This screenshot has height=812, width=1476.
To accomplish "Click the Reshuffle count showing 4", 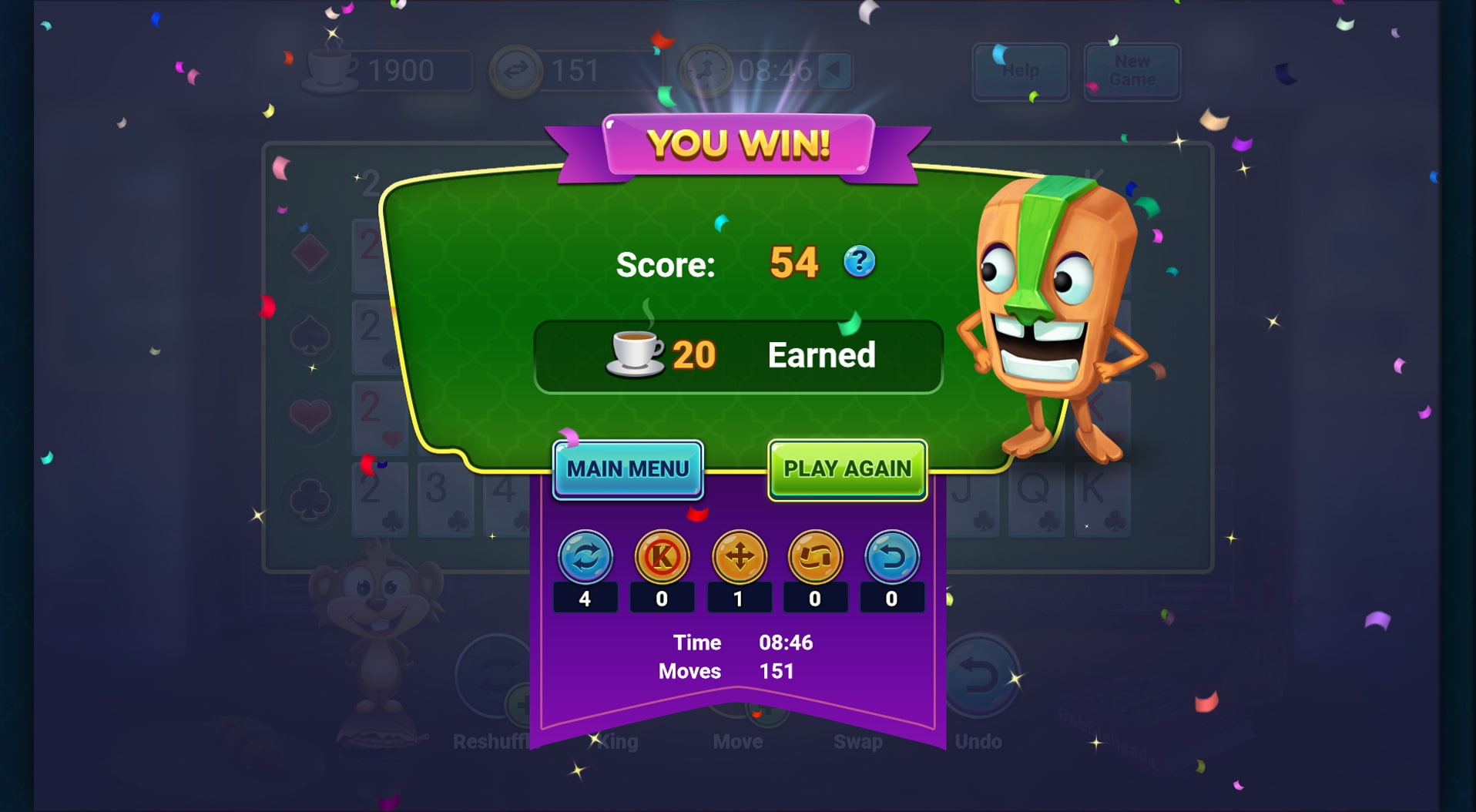I will pos(585,597).
